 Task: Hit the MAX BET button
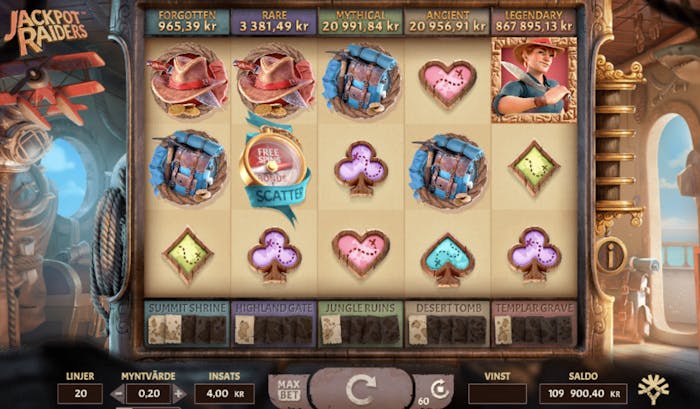tap(287, 388)
